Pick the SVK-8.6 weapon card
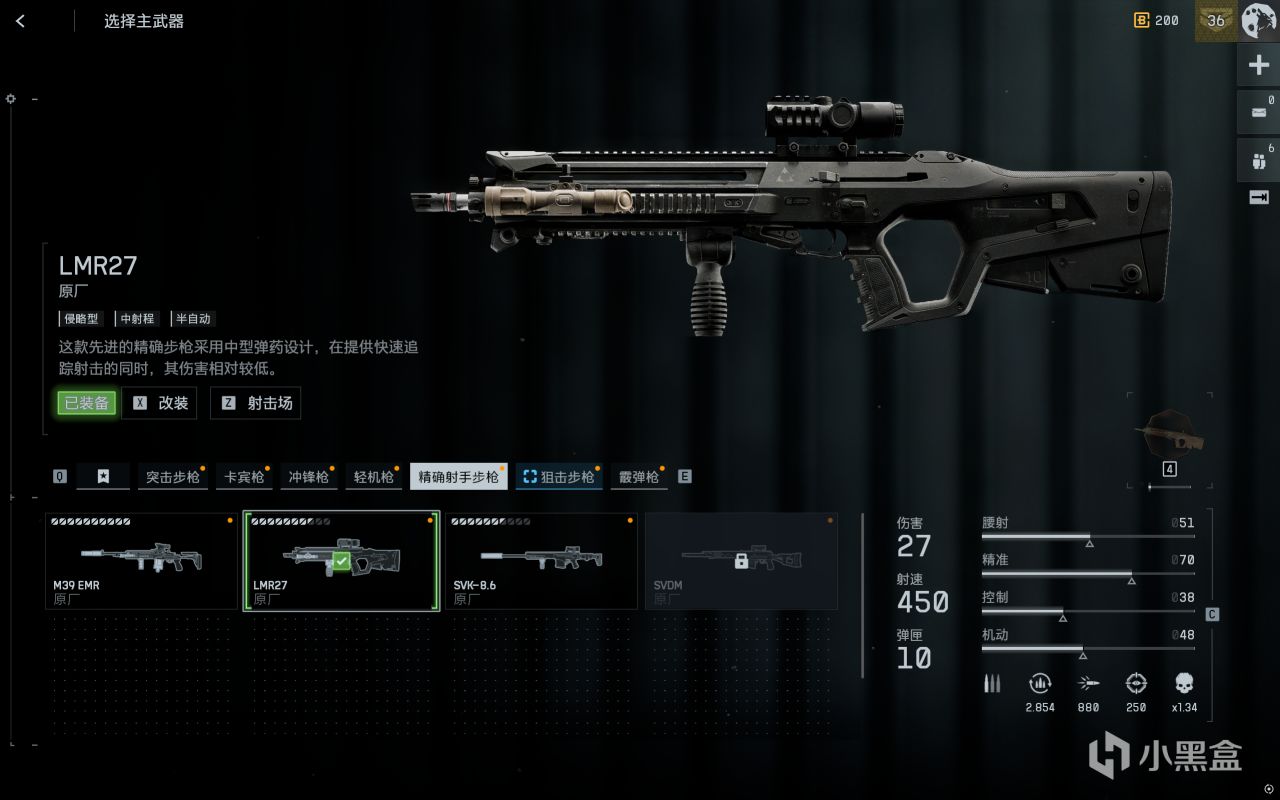 (x=541, y=561)
